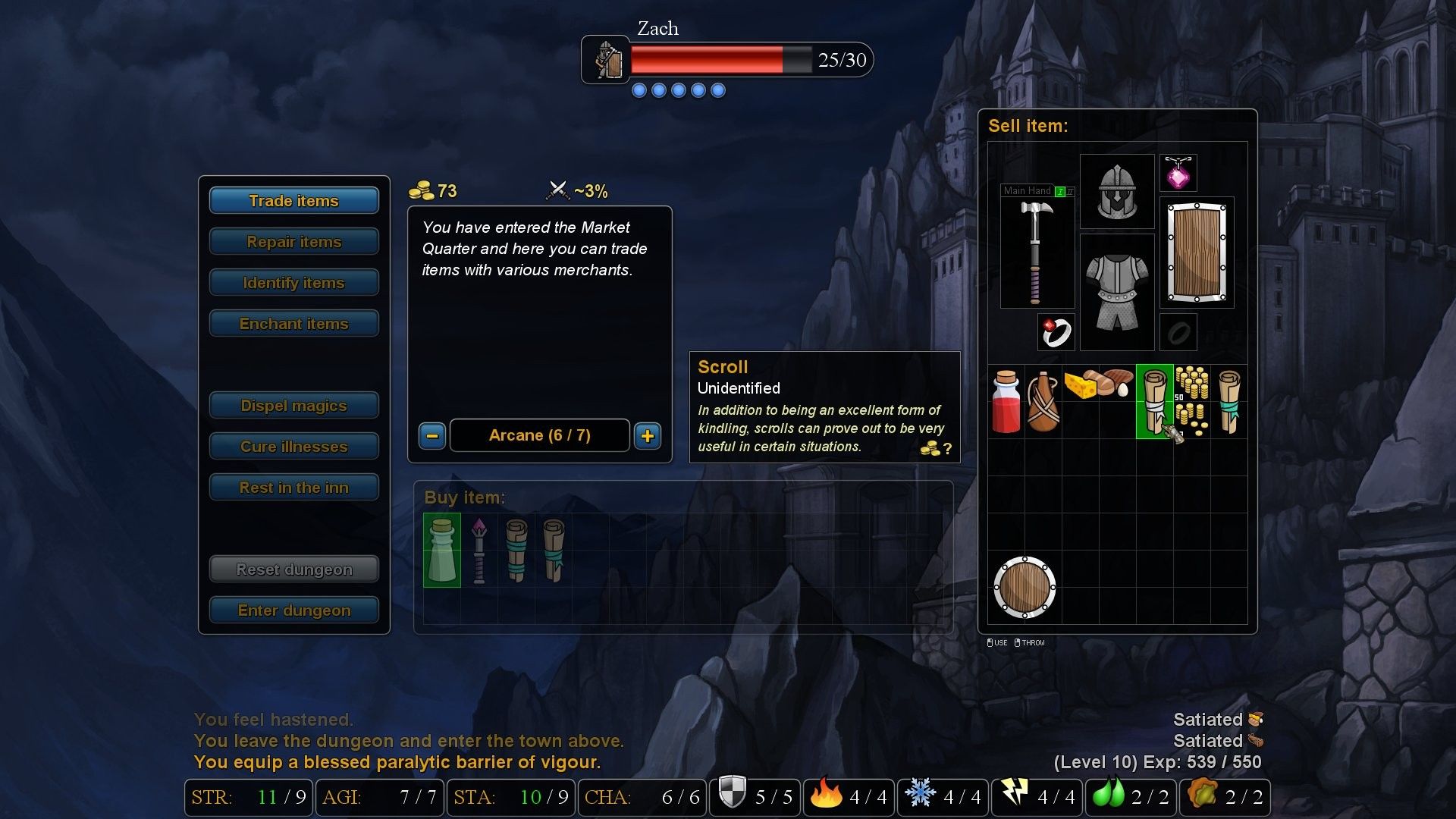
Task: Rest in the inn
Action: (x=293, y=488)
